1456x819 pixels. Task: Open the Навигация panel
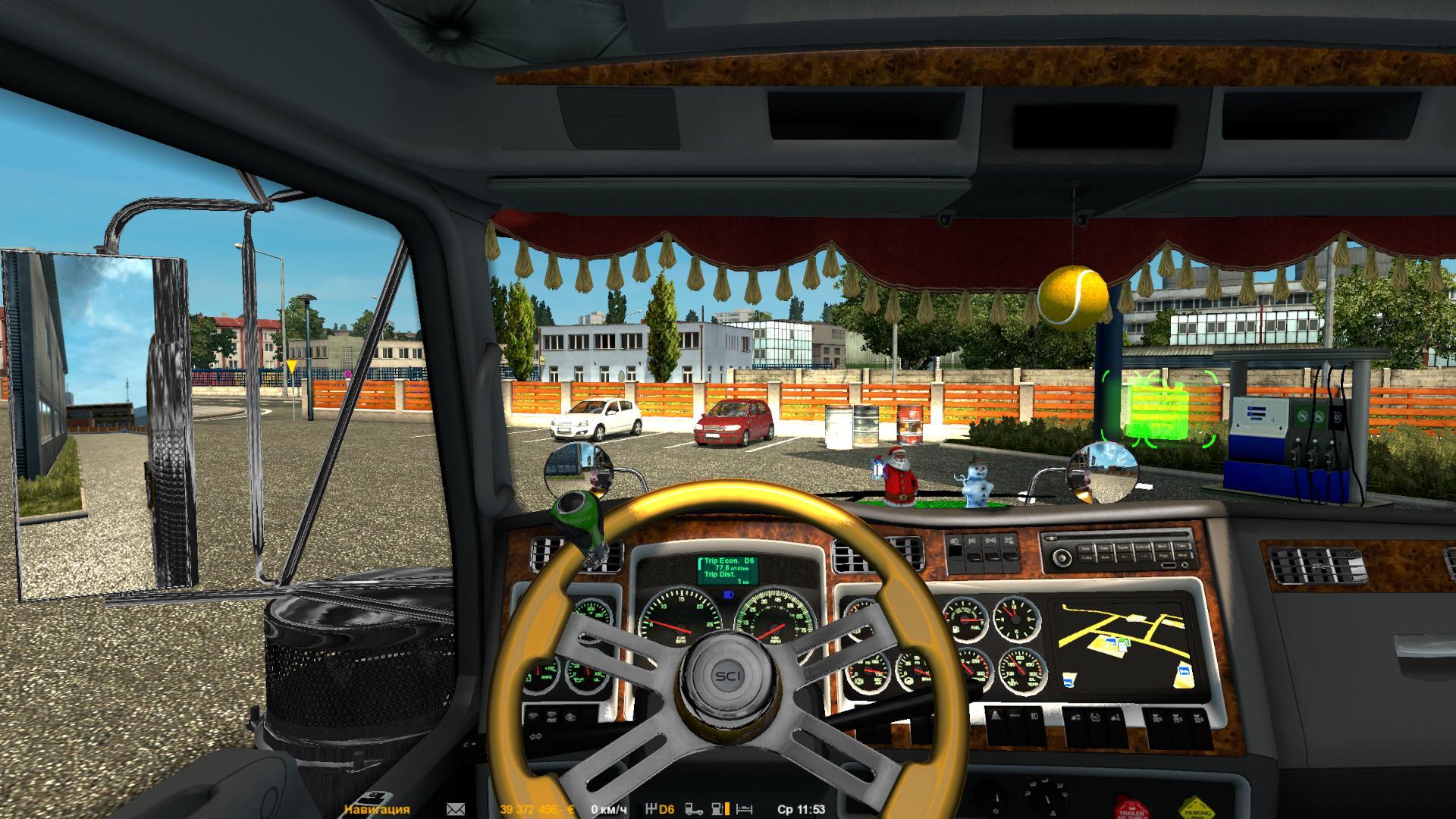click(376, 809)
